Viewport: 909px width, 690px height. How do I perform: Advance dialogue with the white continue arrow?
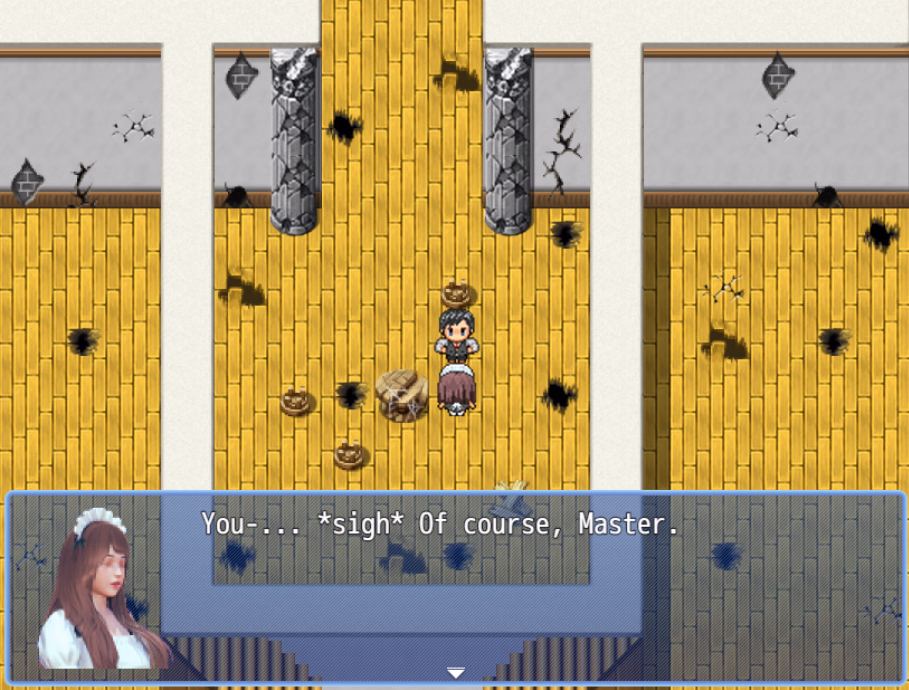point(455,673)
